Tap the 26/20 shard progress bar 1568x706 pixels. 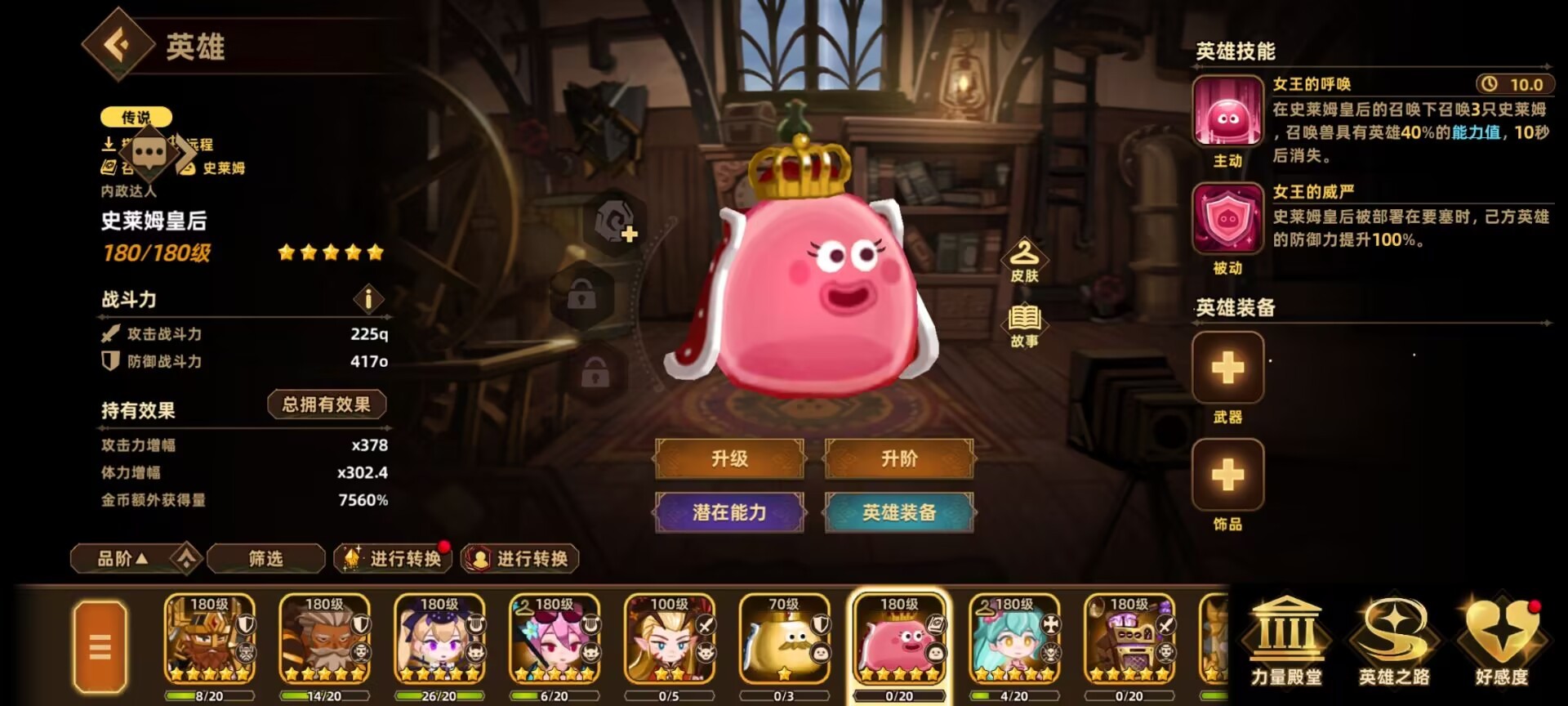coord(441,696)
